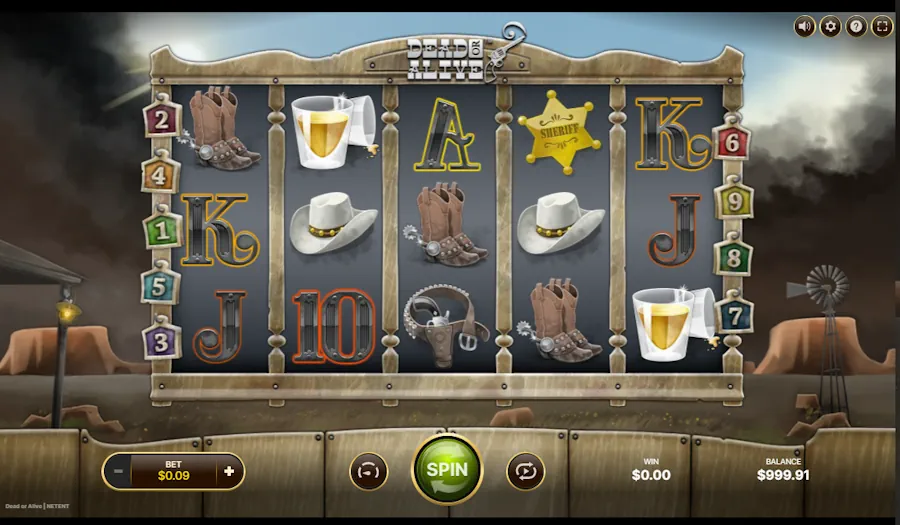
Task: Show the help question mark info
Action: tap(856, 27)
